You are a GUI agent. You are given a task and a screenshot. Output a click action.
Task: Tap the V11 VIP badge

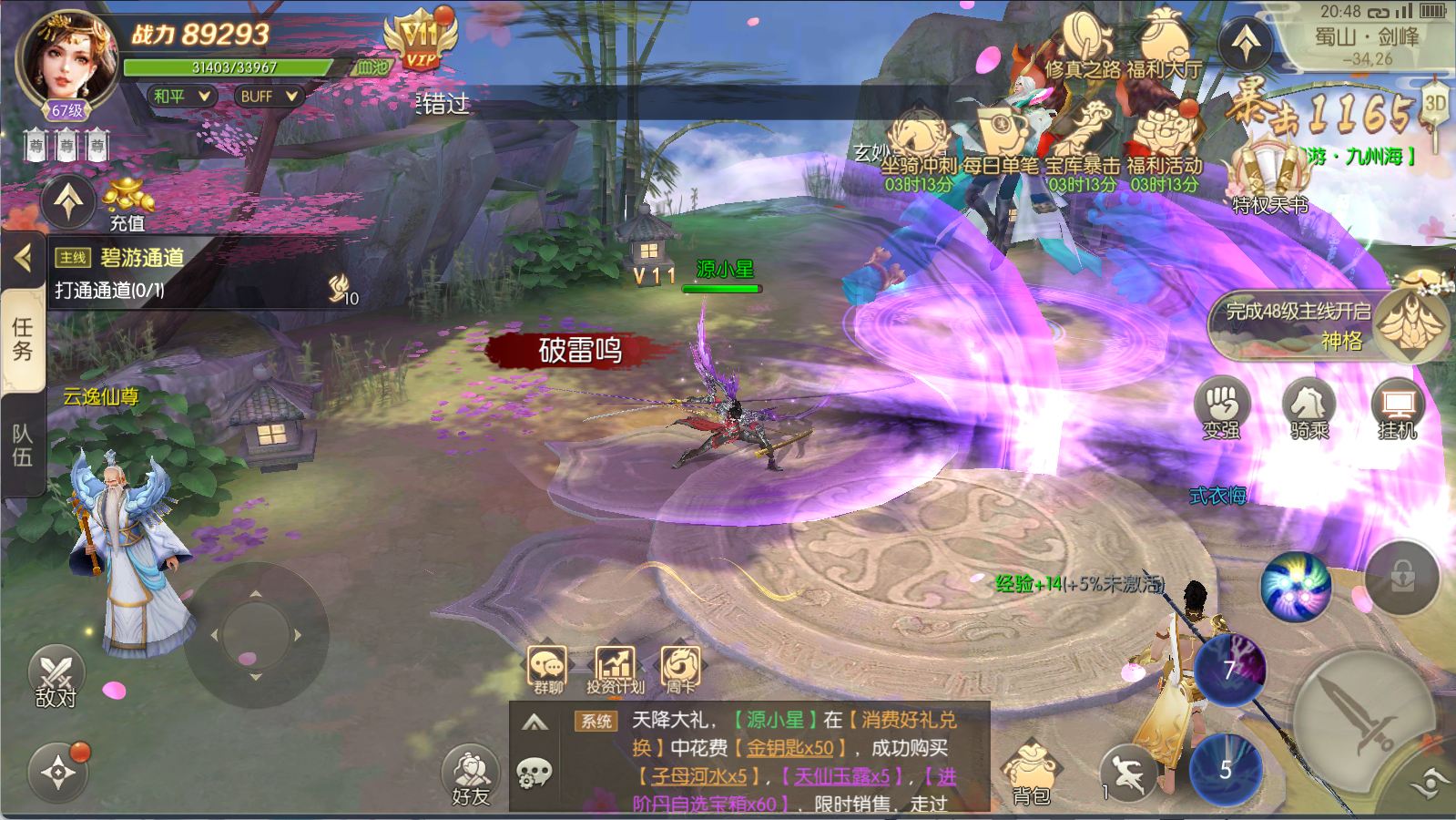click(420, 41)
